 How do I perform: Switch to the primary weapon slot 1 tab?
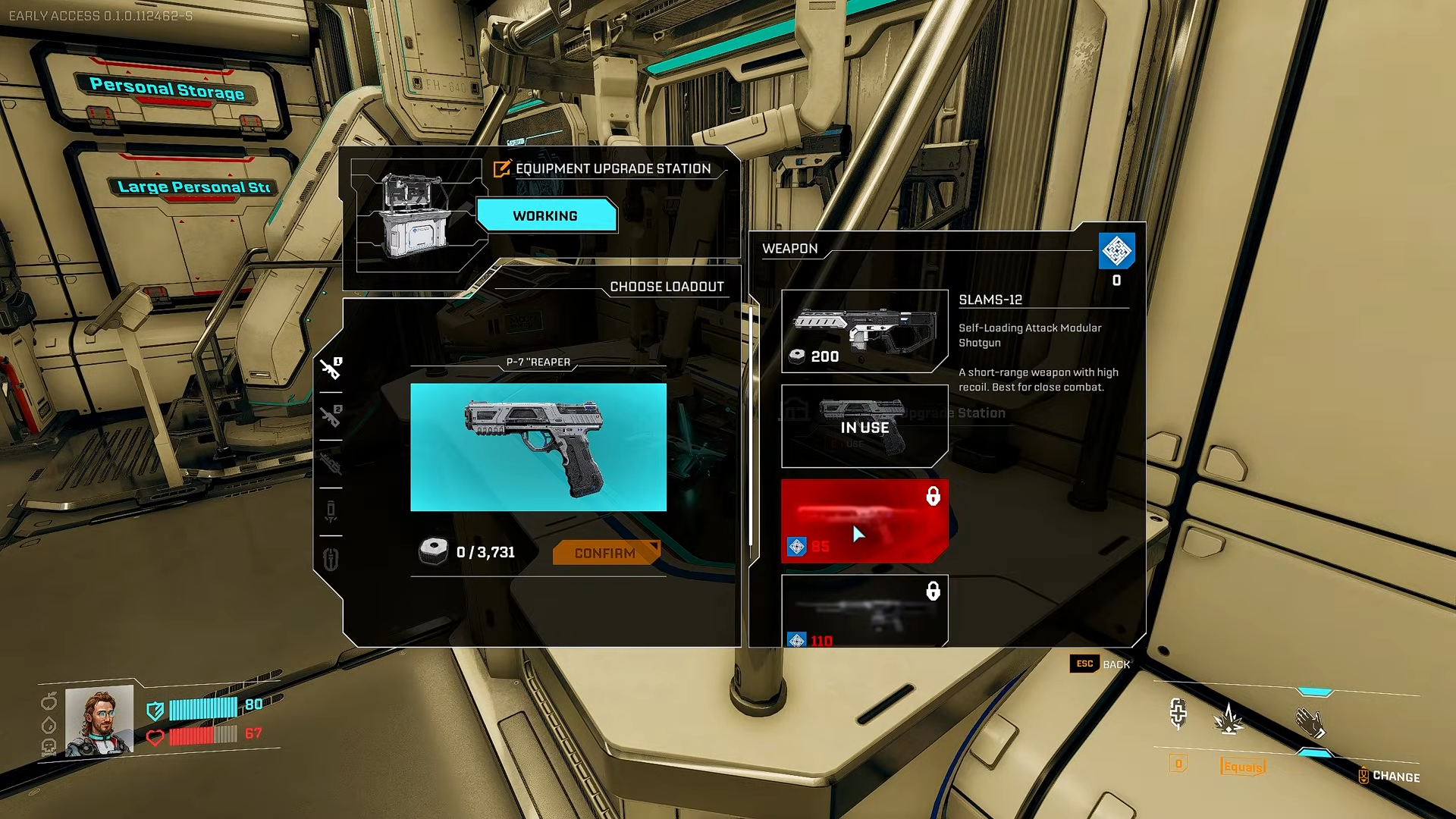click(331, 369)
